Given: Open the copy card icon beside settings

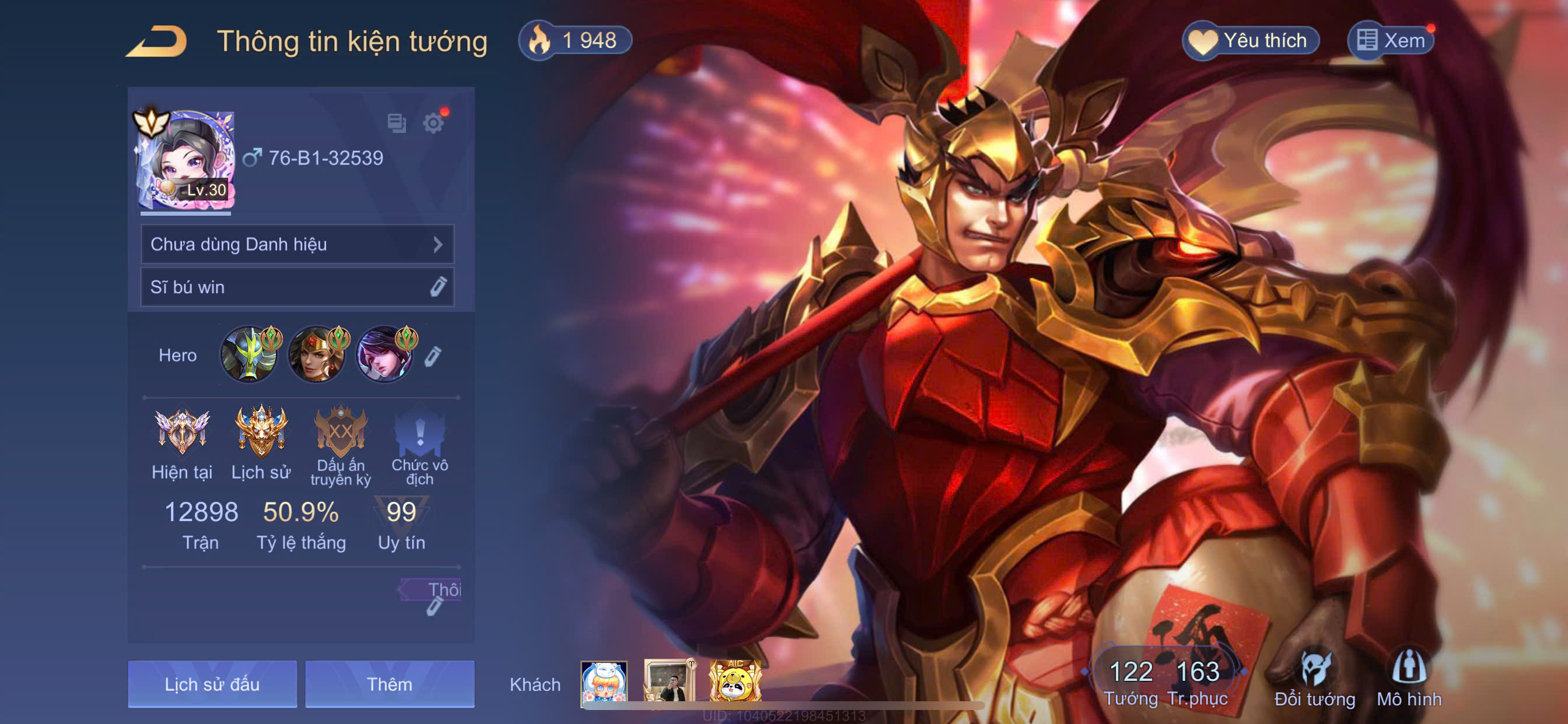Looking at the screenshot, I should click(397, 124).
